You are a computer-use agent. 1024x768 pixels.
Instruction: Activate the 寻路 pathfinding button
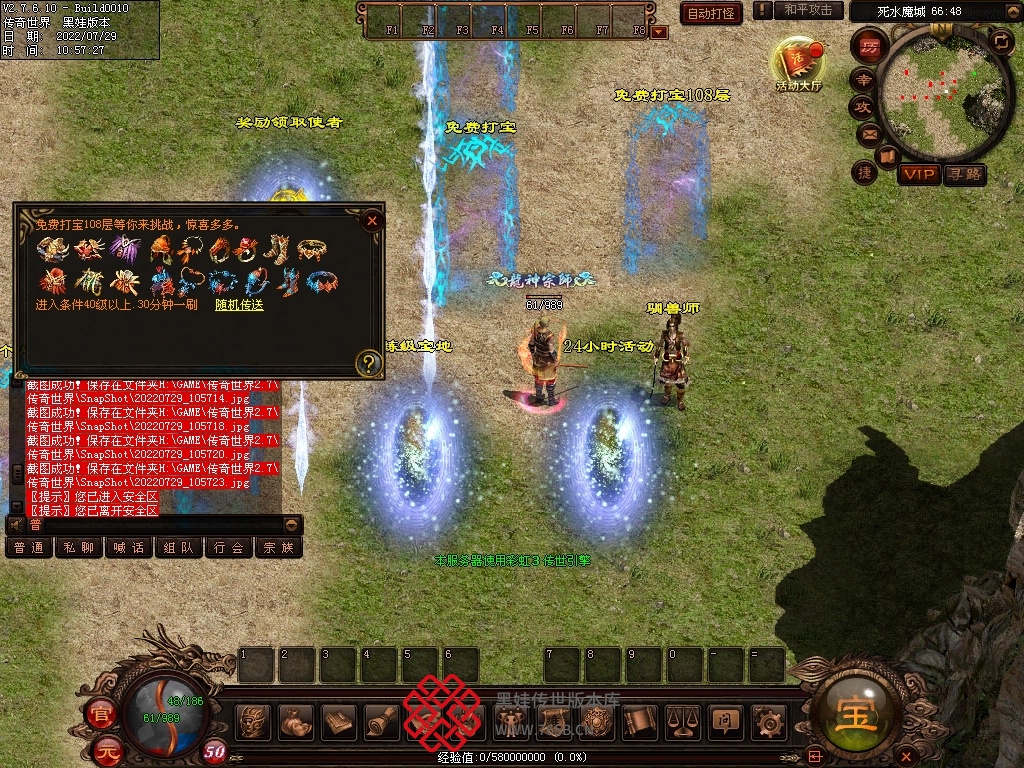[x=964, y=174]
